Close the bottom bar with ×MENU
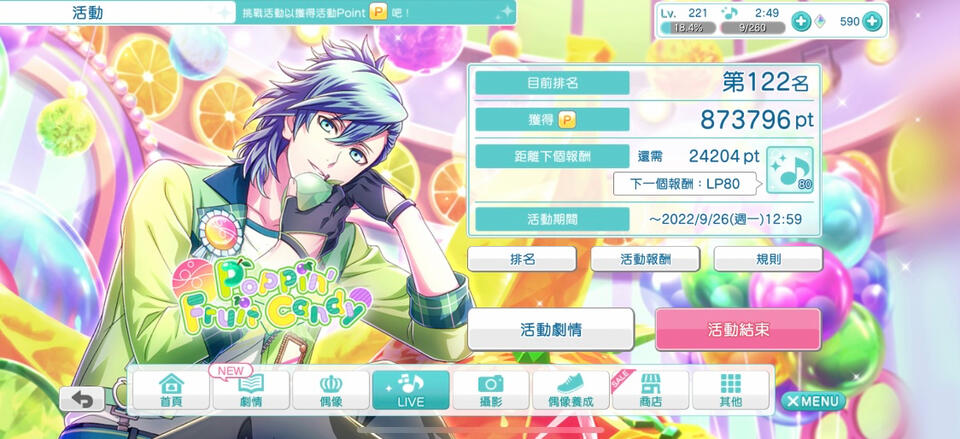 [x=813, y=401]
